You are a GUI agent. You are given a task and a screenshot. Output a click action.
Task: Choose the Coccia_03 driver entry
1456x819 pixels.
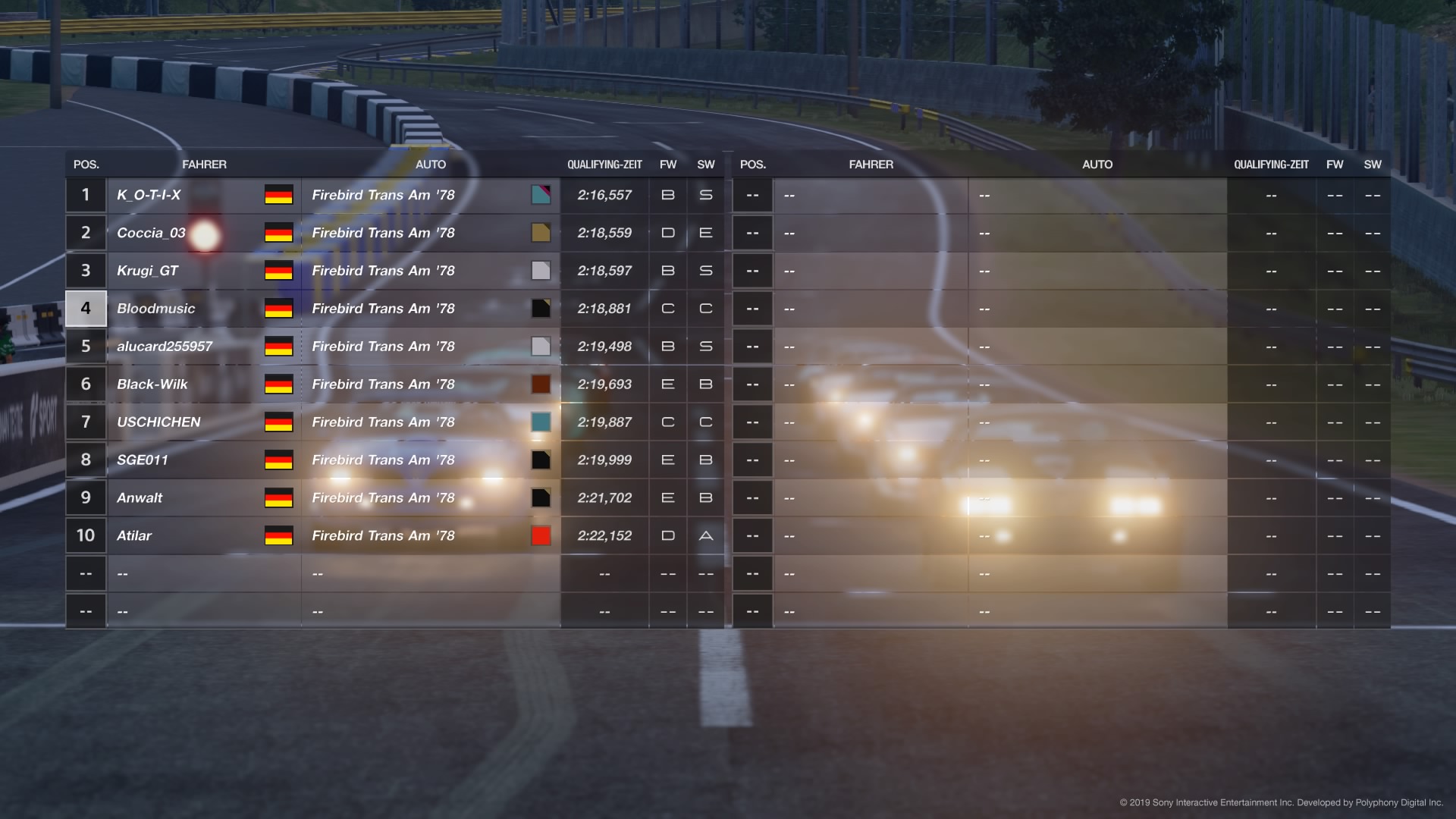coord(151,233)
